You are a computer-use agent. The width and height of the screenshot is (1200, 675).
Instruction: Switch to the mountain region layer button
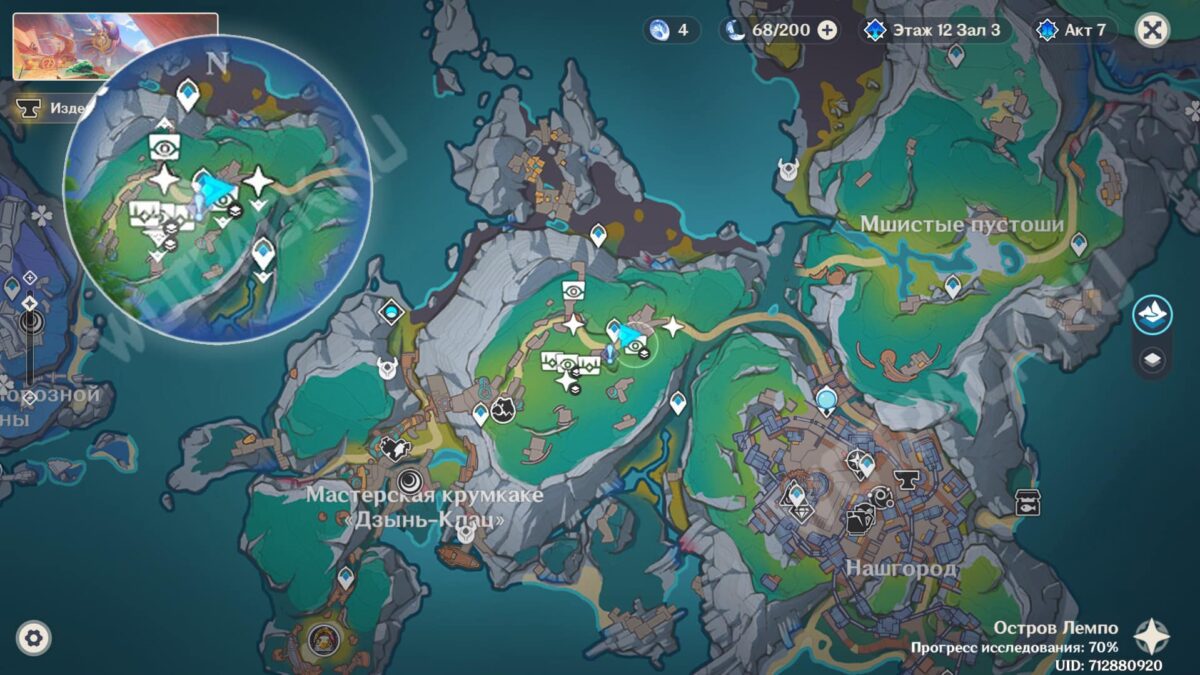tap(1152, 314)
